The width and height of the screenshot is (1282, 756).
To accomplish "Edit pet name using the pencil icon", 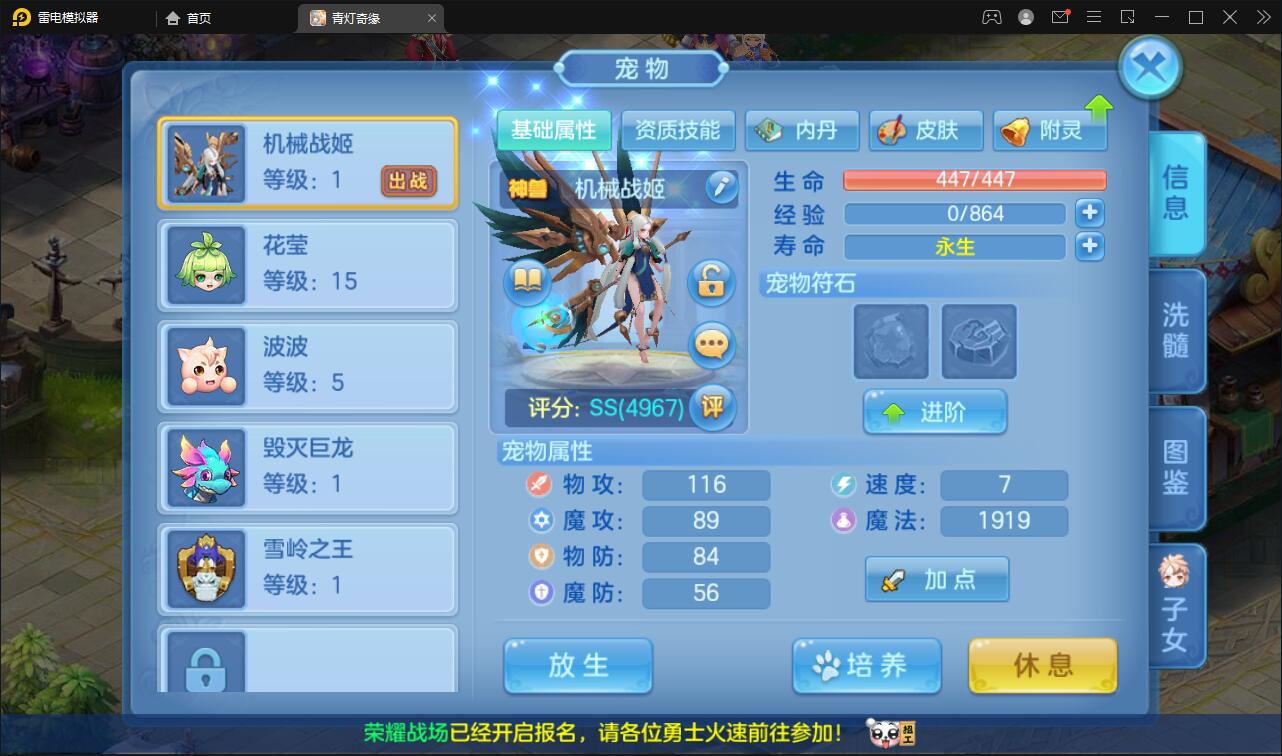I will click(x=722, y=187).
